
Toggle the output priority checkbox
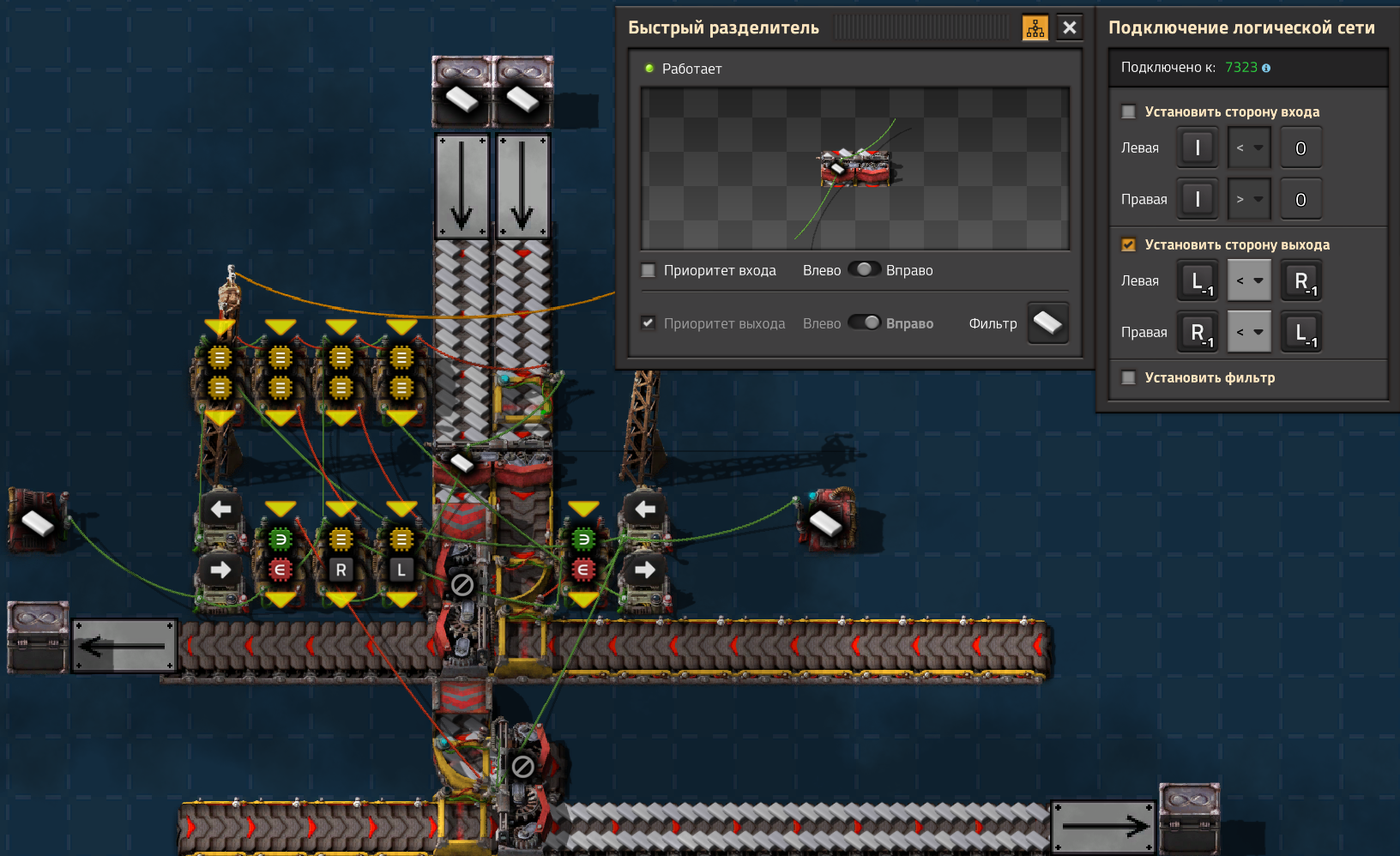[649, 323]
